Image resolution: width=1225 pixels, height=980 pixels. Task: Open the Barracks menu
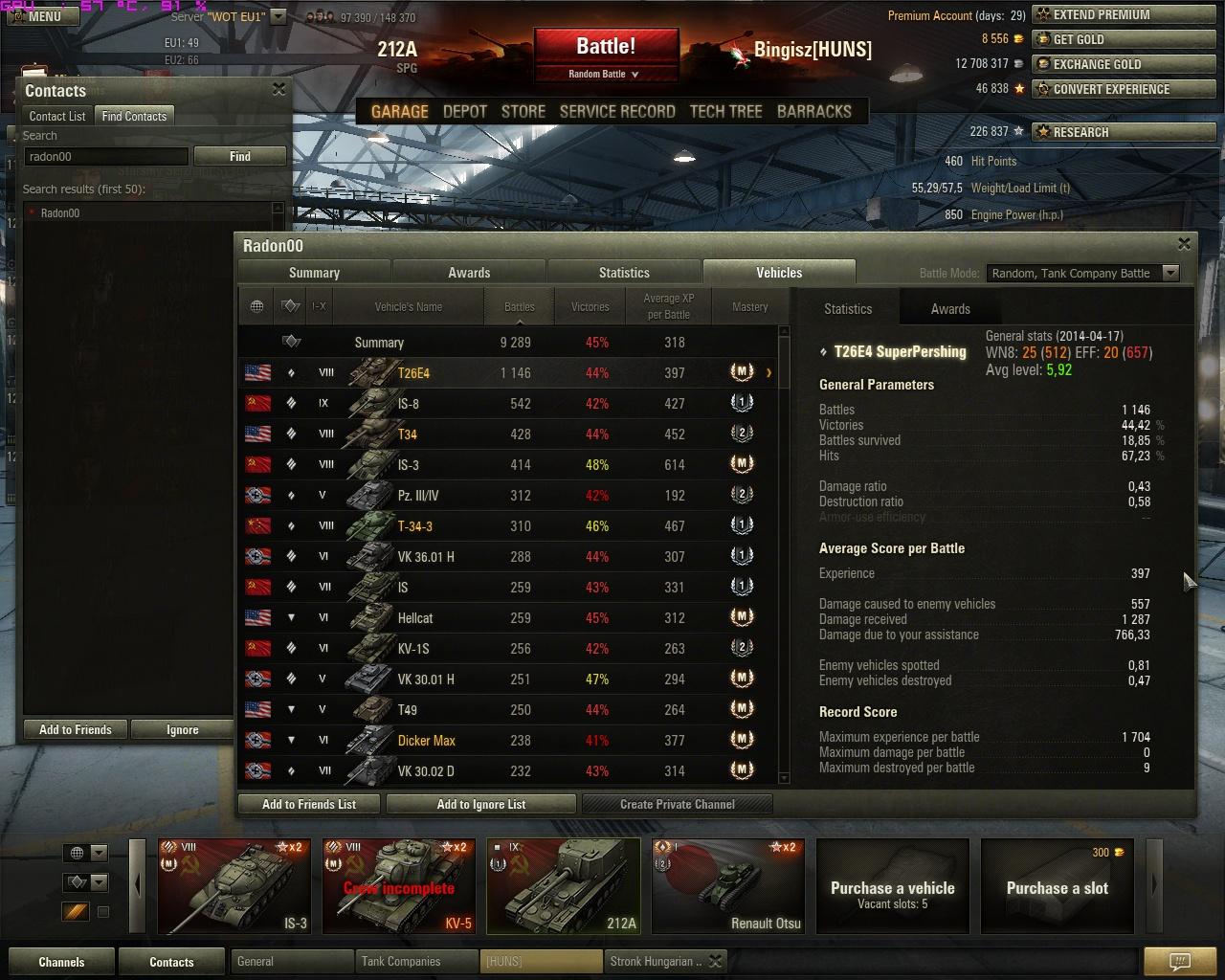pos(813,111)
